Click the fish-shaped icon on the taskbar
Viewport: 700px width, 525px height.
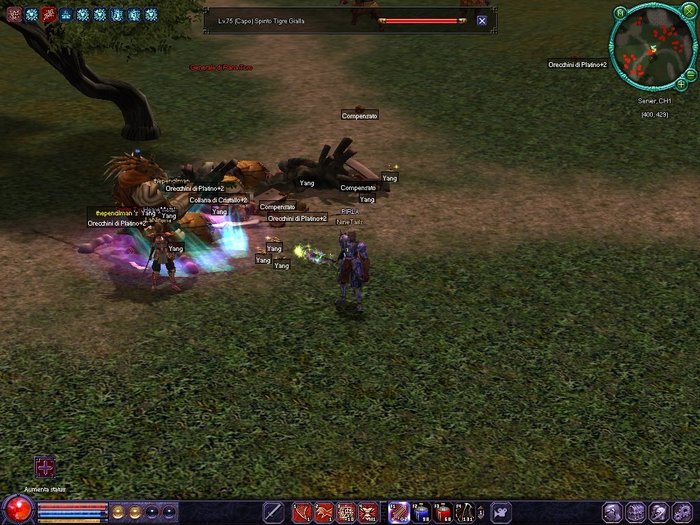click(x=500, y=512)
